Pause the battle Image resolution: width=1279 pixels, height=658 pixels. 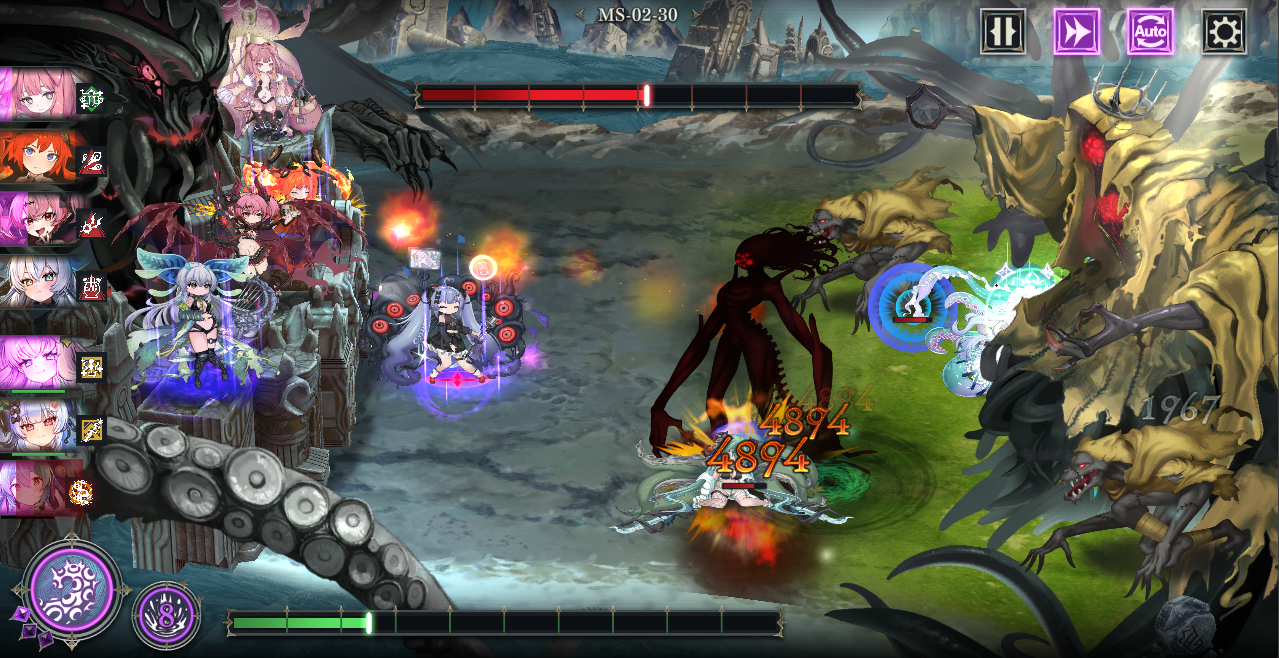coord(1002,33)
